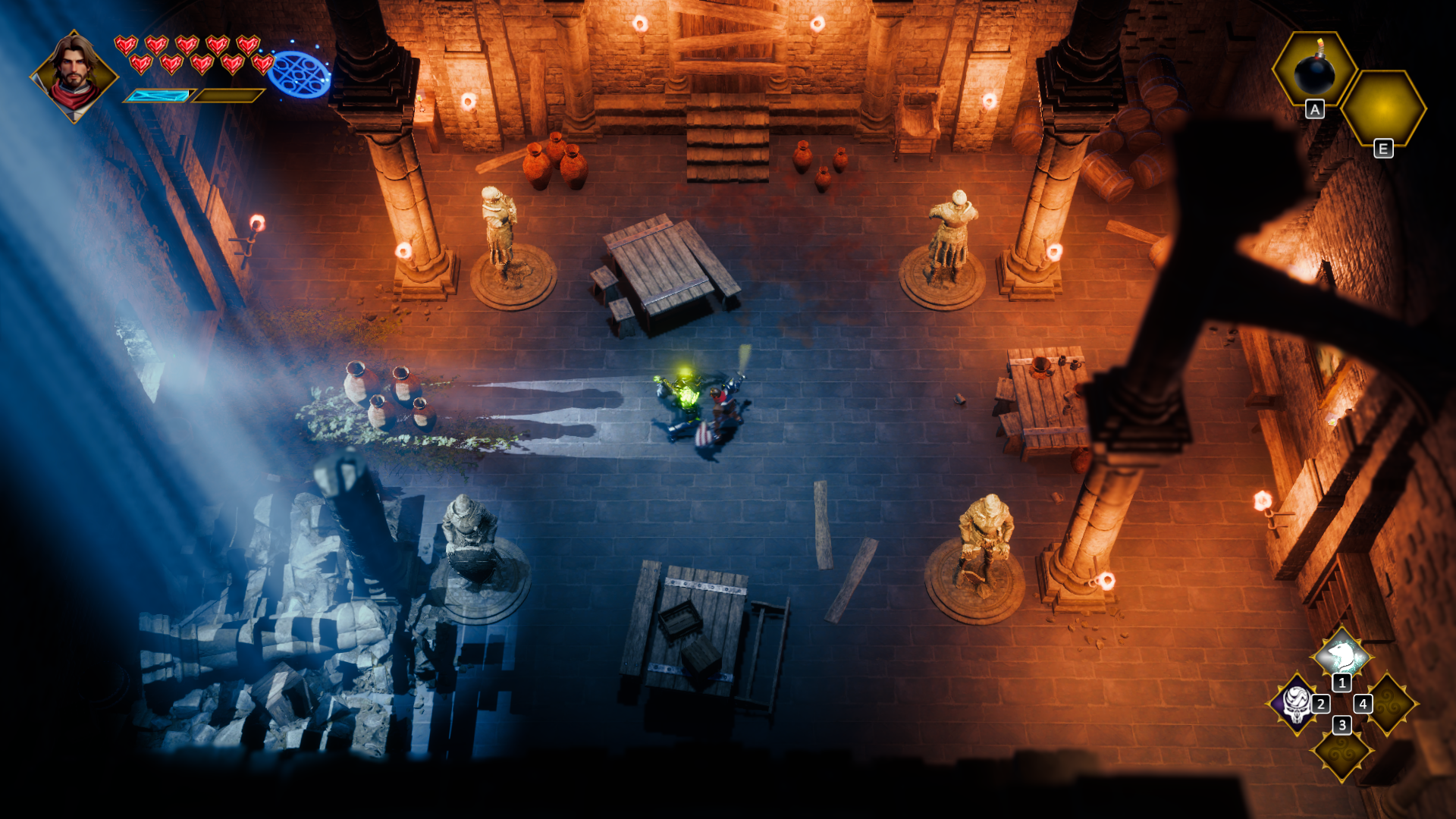Open the hero portrait
The image size is (1456, 819).
click(x=74, y=76)
